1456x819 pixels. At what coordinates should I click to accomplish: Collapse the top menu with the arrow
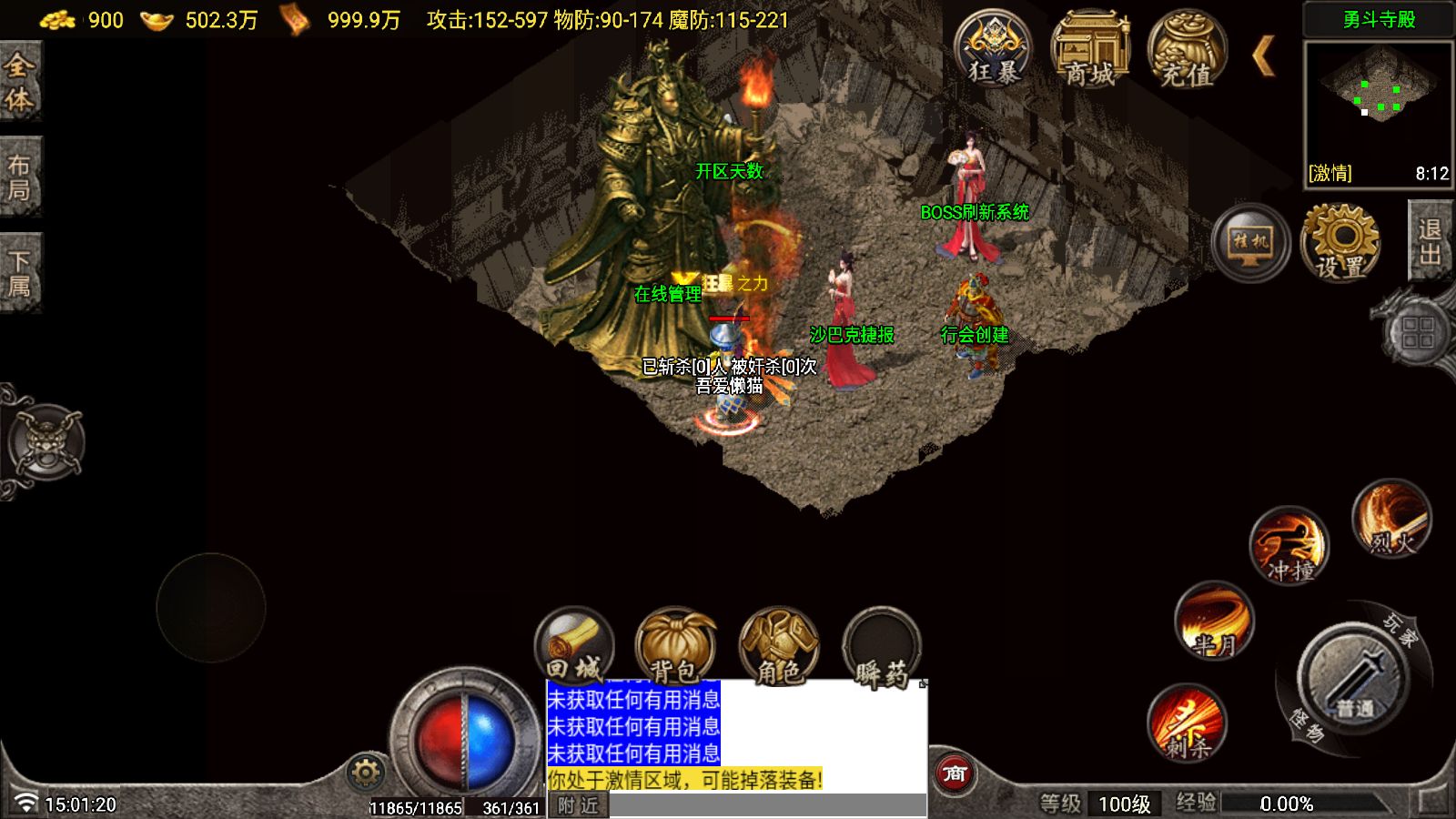pos(1262,56)
